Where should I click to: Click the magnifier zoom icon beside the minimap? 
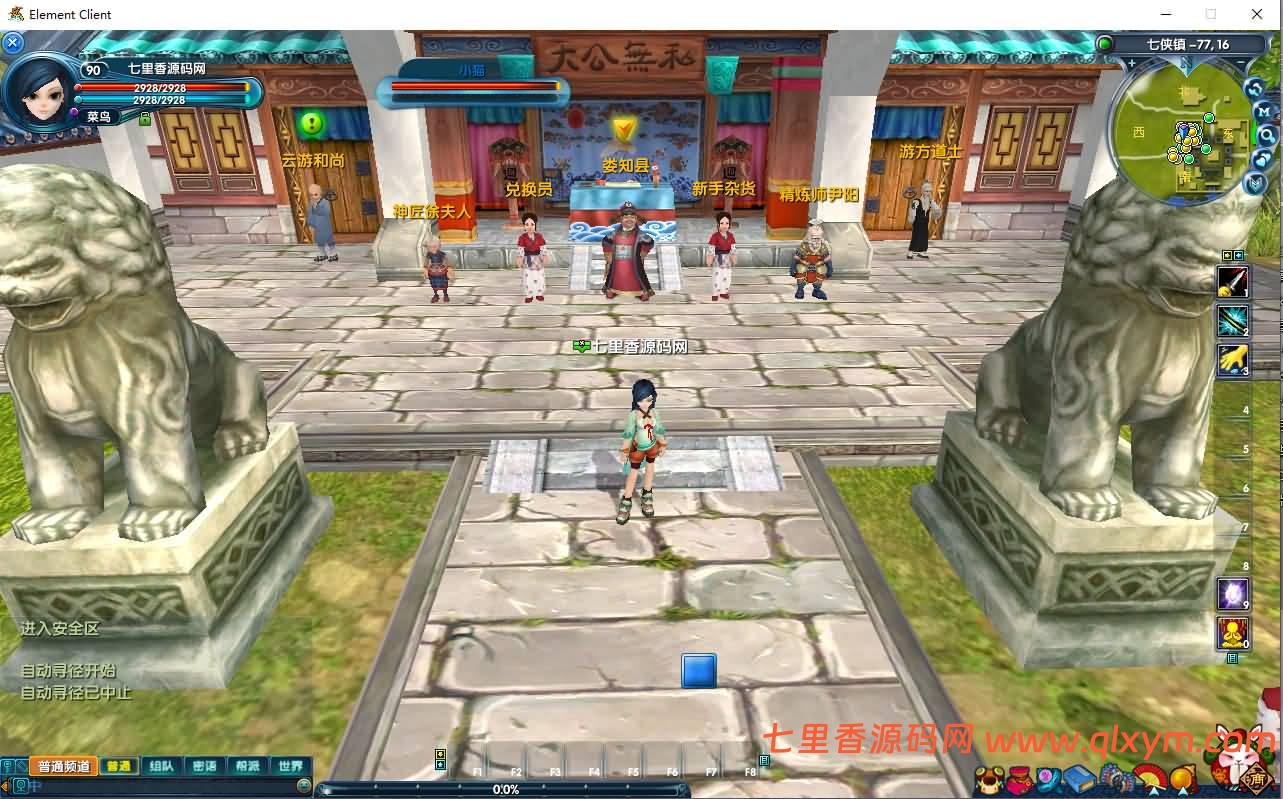tap(1267, 136)
